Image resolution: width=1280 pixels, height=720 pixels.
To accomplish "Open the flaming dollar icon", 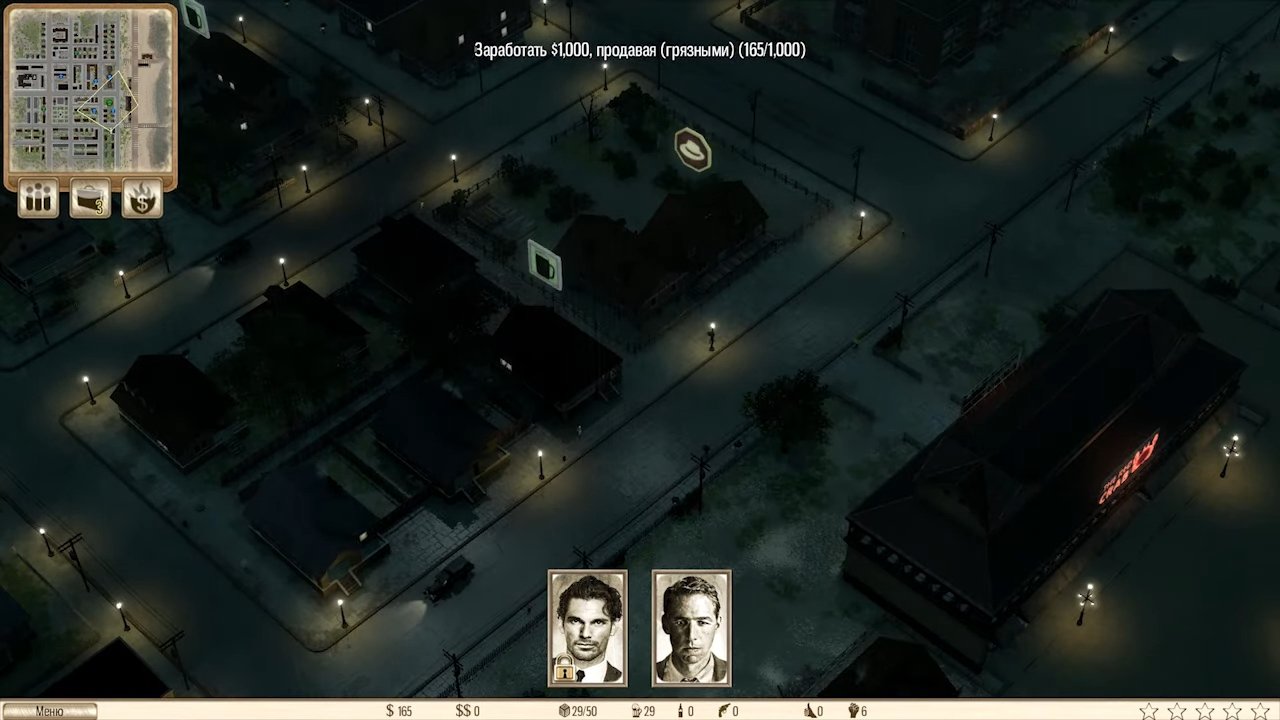I will pos(142,198).
